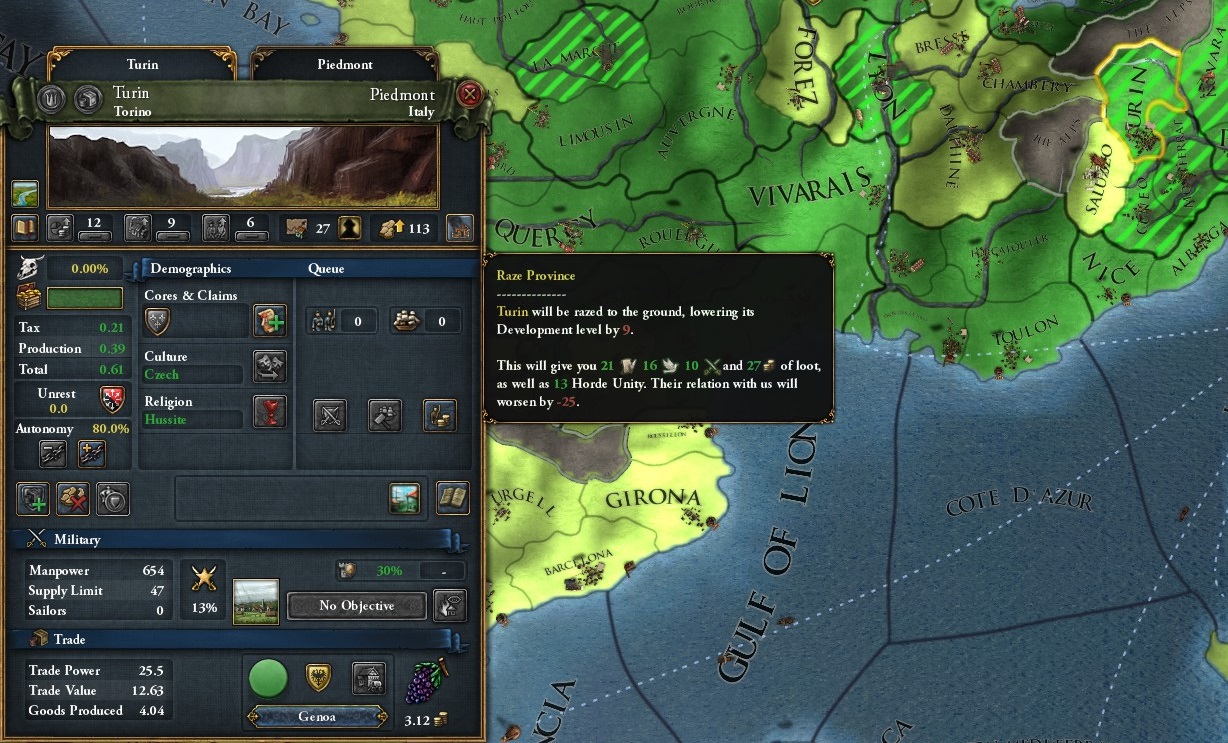1228x743 pixels.
Task: Close the Turin province panel
Action: coord(469,95)
